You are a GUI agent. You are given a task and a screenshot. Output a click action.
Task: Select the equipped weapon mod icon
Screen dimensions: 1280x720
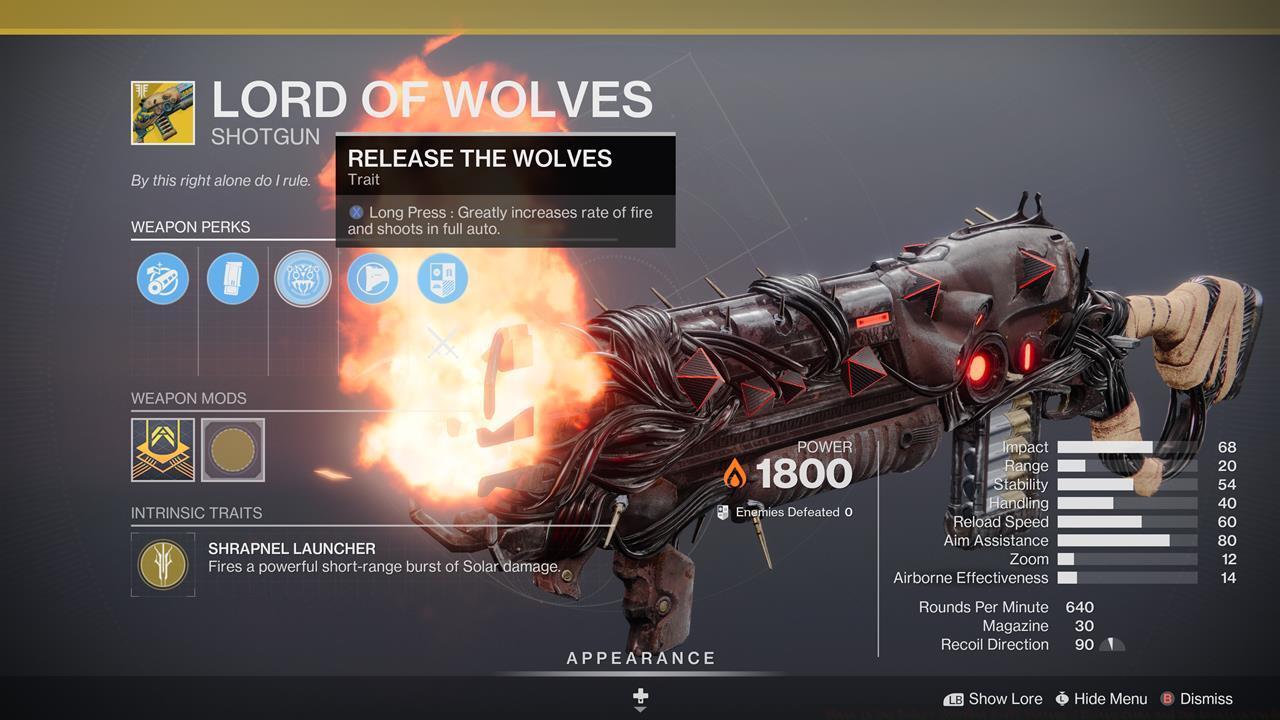click(162, 450)
